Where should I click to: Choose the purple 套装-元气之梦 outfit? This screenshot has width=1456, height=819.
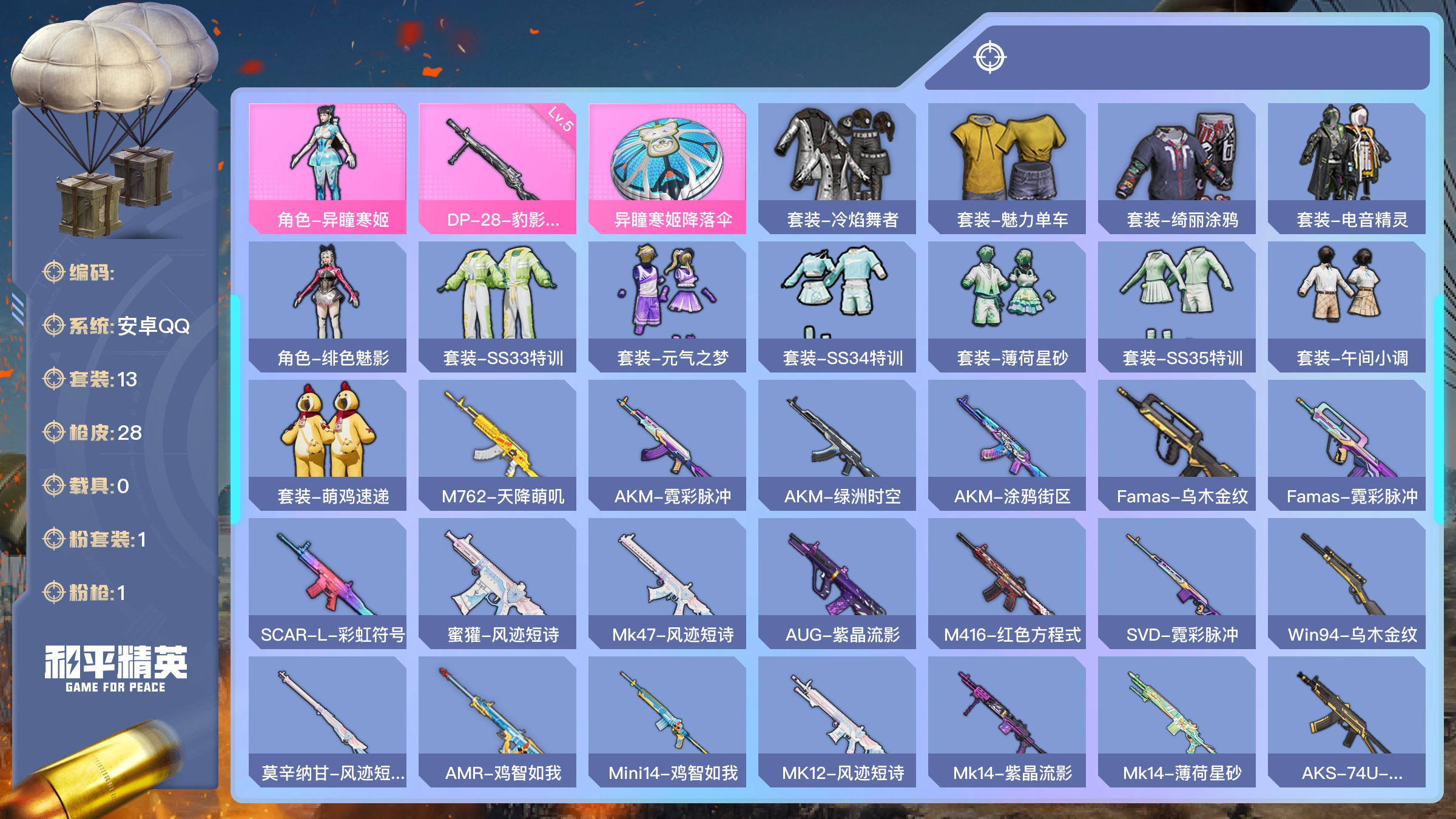667,306
